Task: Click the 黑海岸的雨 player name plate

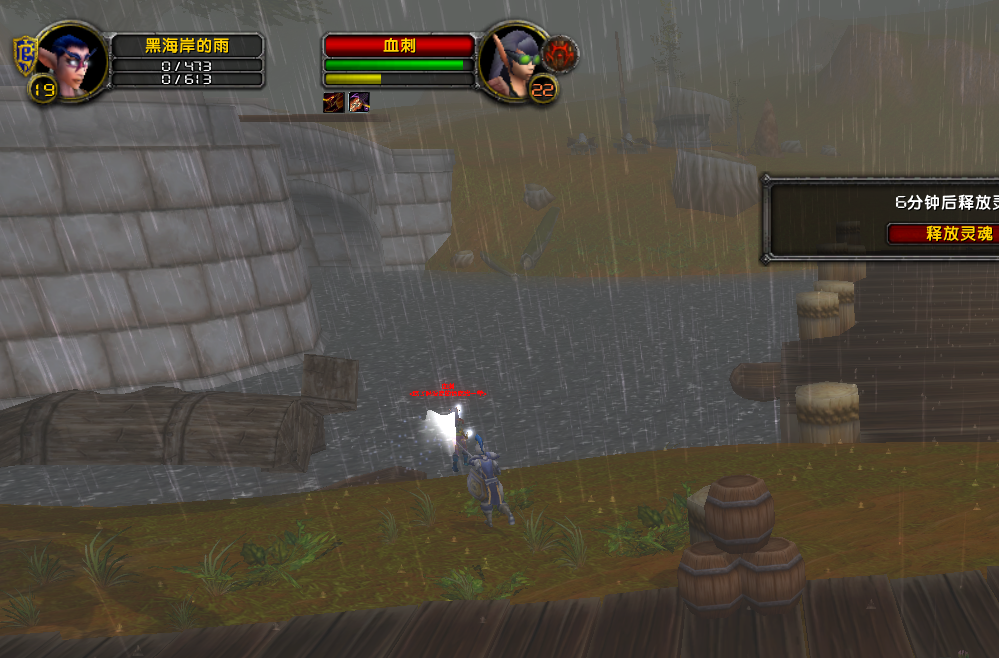Action: [x=187, y=46]
